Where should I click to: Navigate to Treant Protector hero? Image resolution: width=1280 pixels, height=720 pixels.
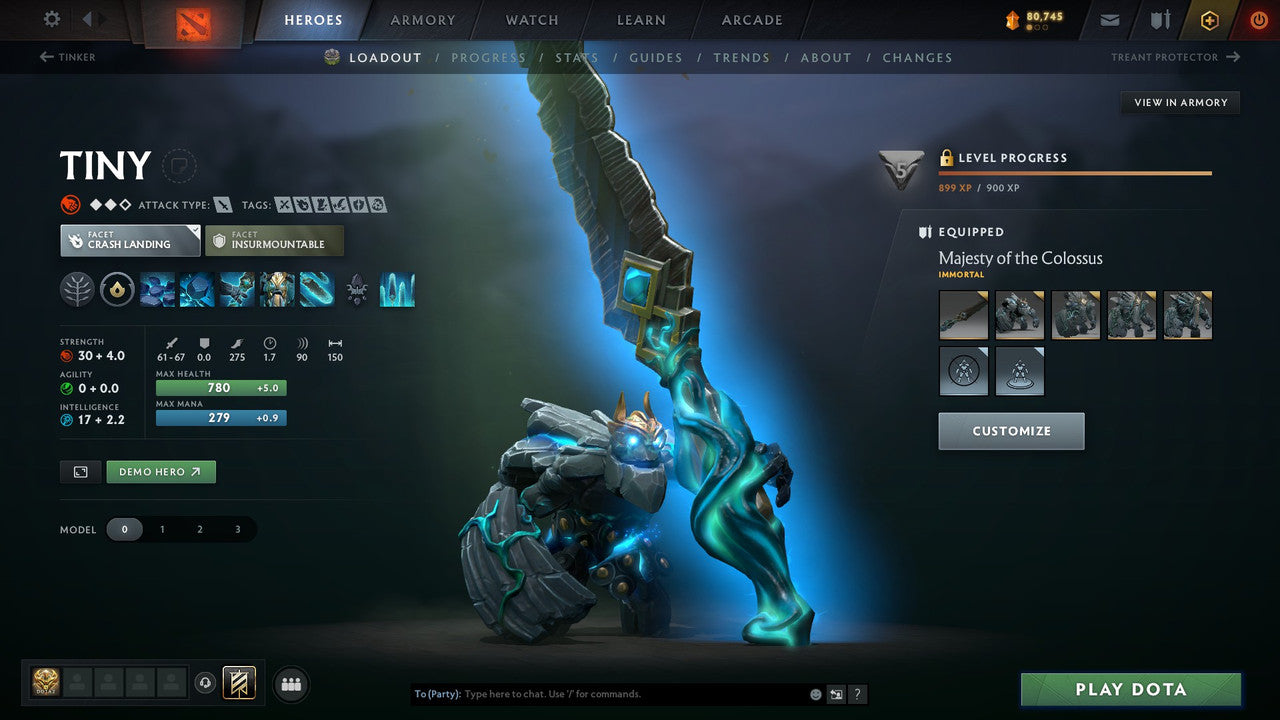pyautogui.click(x=1175, y=57)
